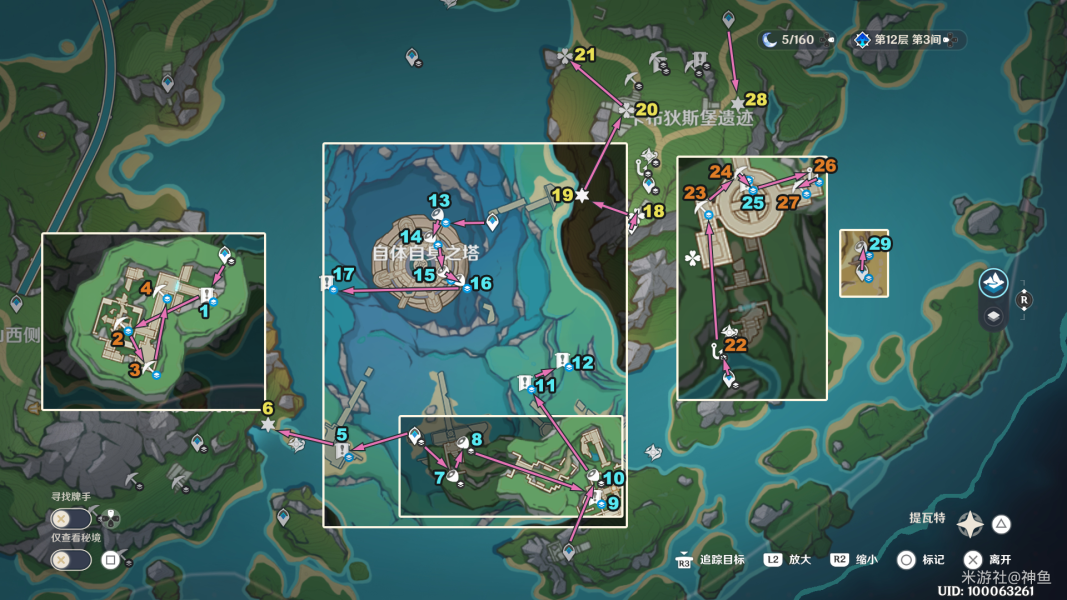This screenshot has width=1067, height=600.
Task: Click the anchor marker labeled 5
Action: tap(343, 452)
